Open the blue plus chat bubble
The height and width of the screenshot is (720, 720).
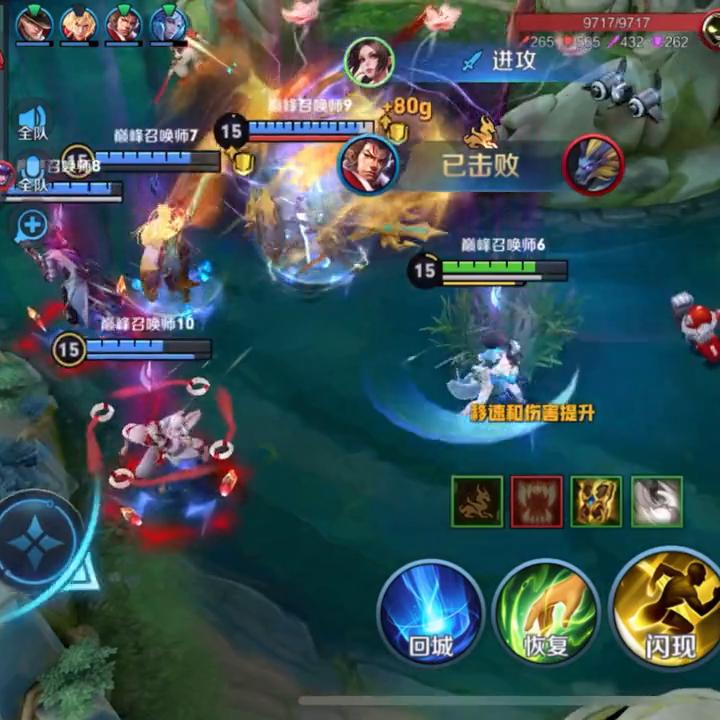click(x=33, y=225)
